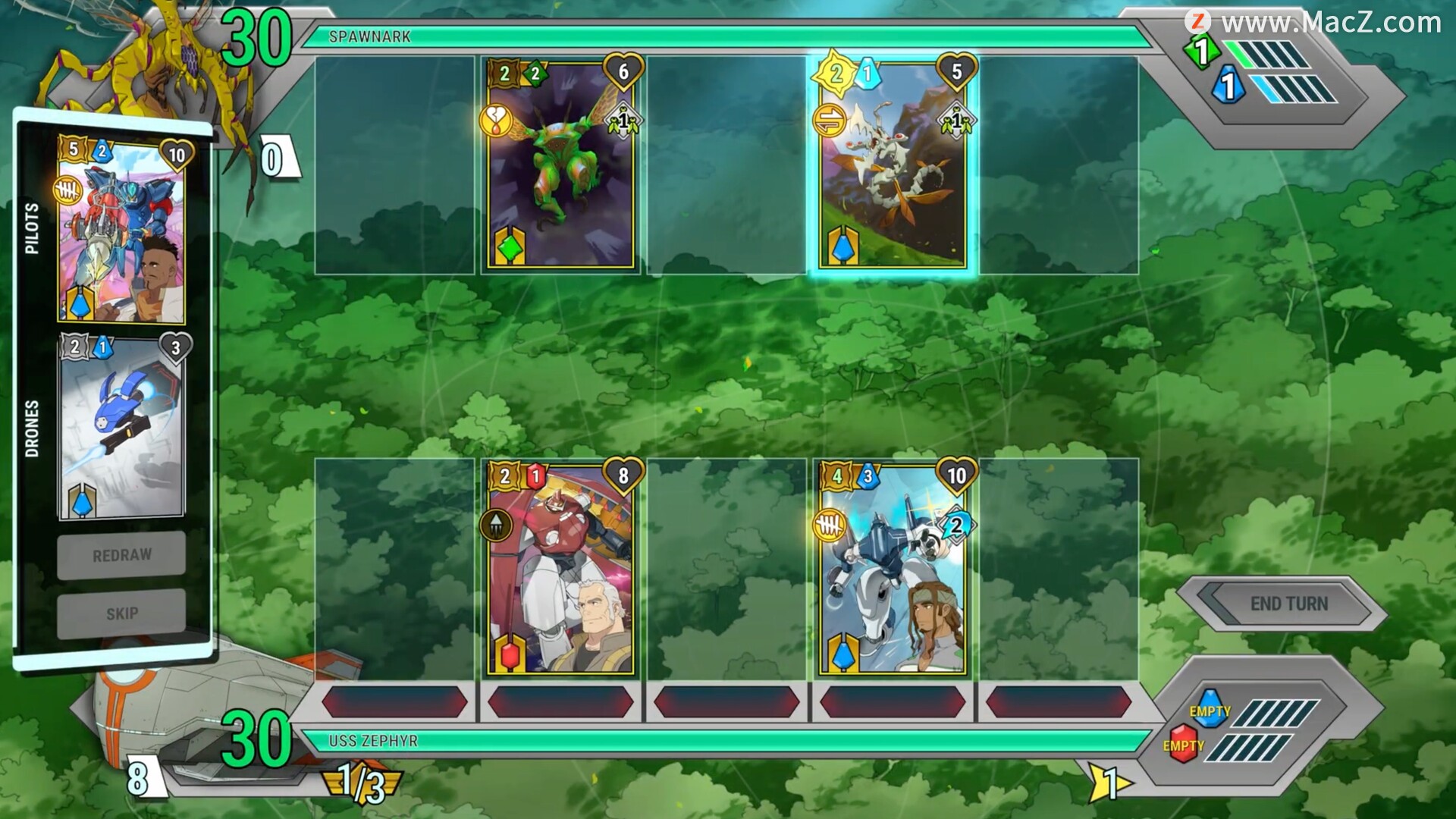Choose the Skip button
Screen dimensions: 1456x819
[x=121, y=613]
